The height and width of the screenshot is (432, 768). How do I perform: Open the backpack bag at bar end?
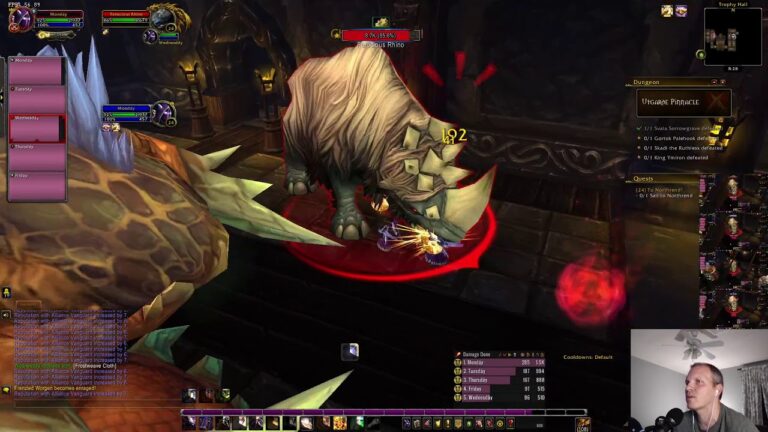(x=581, y=423)
